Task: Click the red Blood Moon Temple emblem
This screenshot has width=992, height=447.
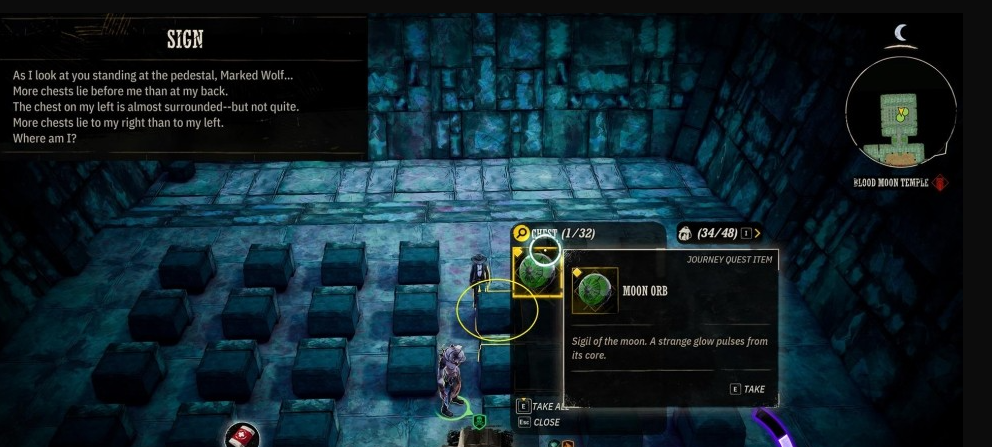Action: click(941, 183)
